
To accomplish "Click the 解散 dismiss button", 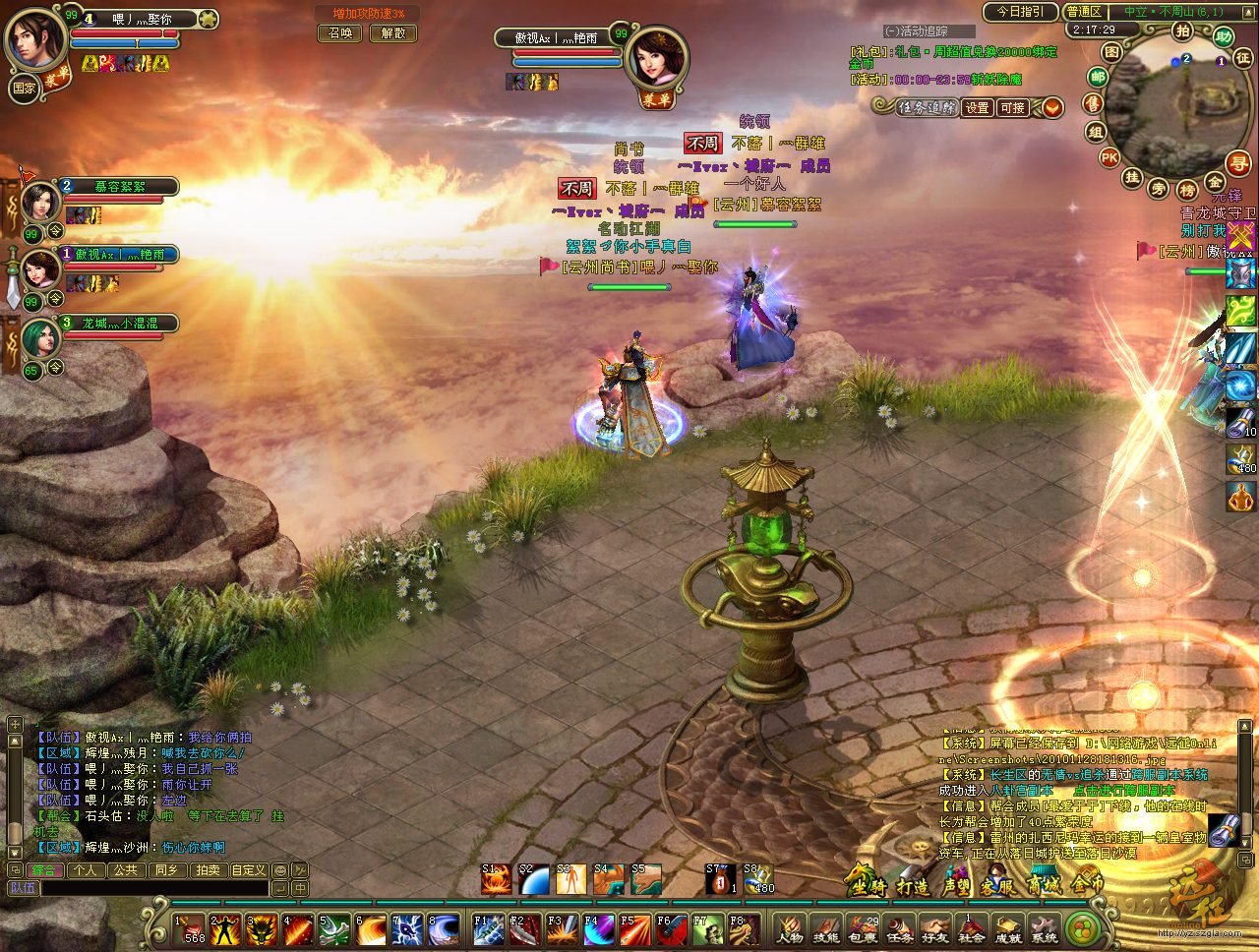I will (x=393, y=32).
